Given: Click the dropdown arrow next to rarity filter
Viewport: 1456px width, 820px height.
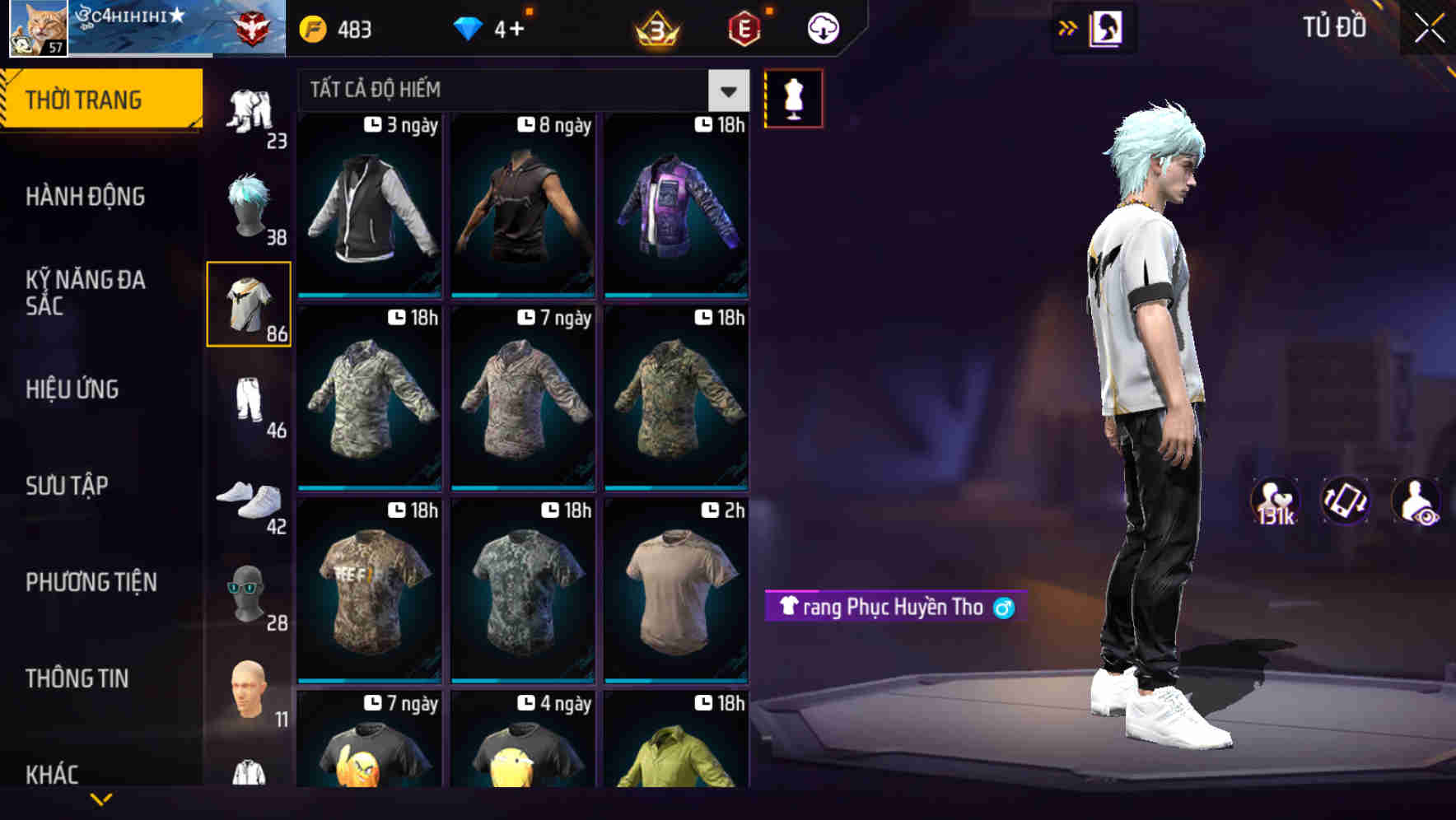Looking at the screenshot, I should [727, 91].
